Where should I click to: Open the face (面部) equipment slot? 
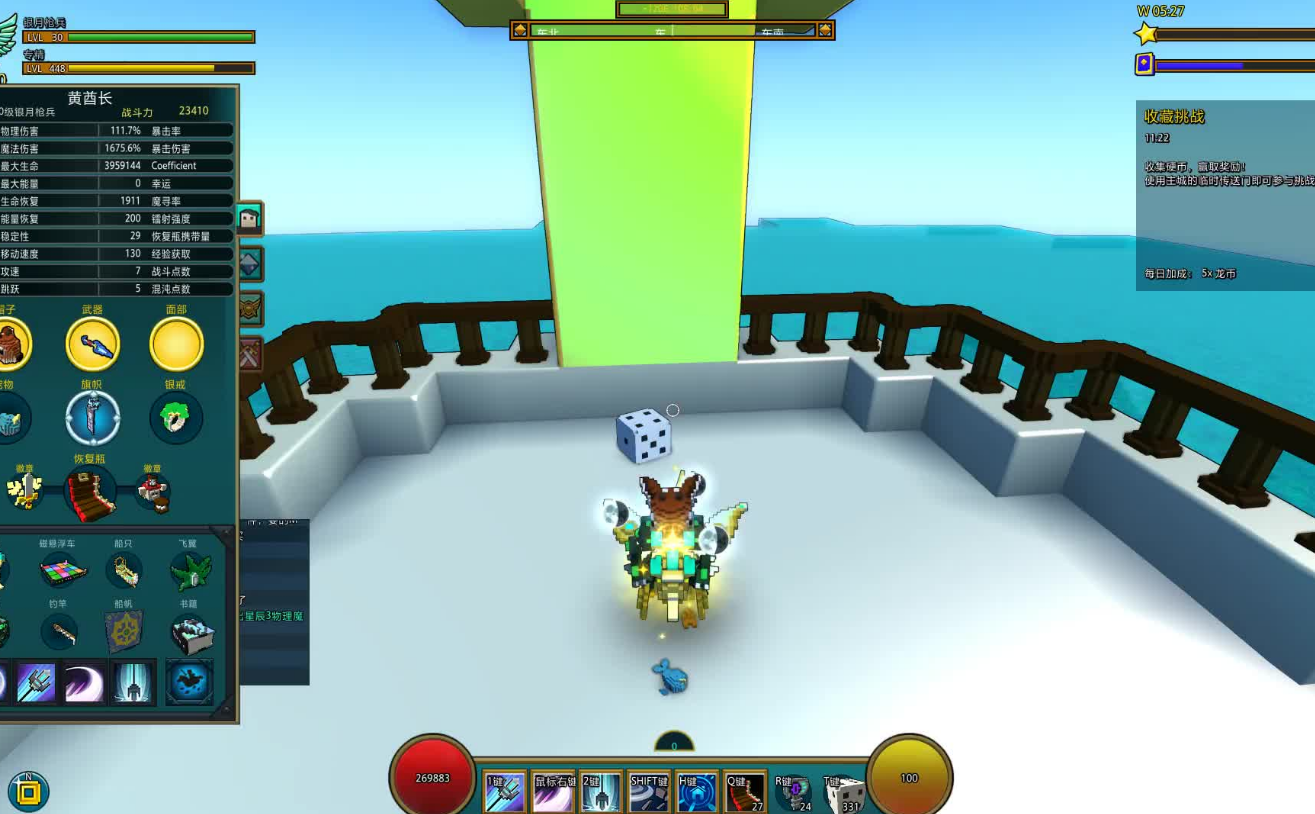pos(176,344)
